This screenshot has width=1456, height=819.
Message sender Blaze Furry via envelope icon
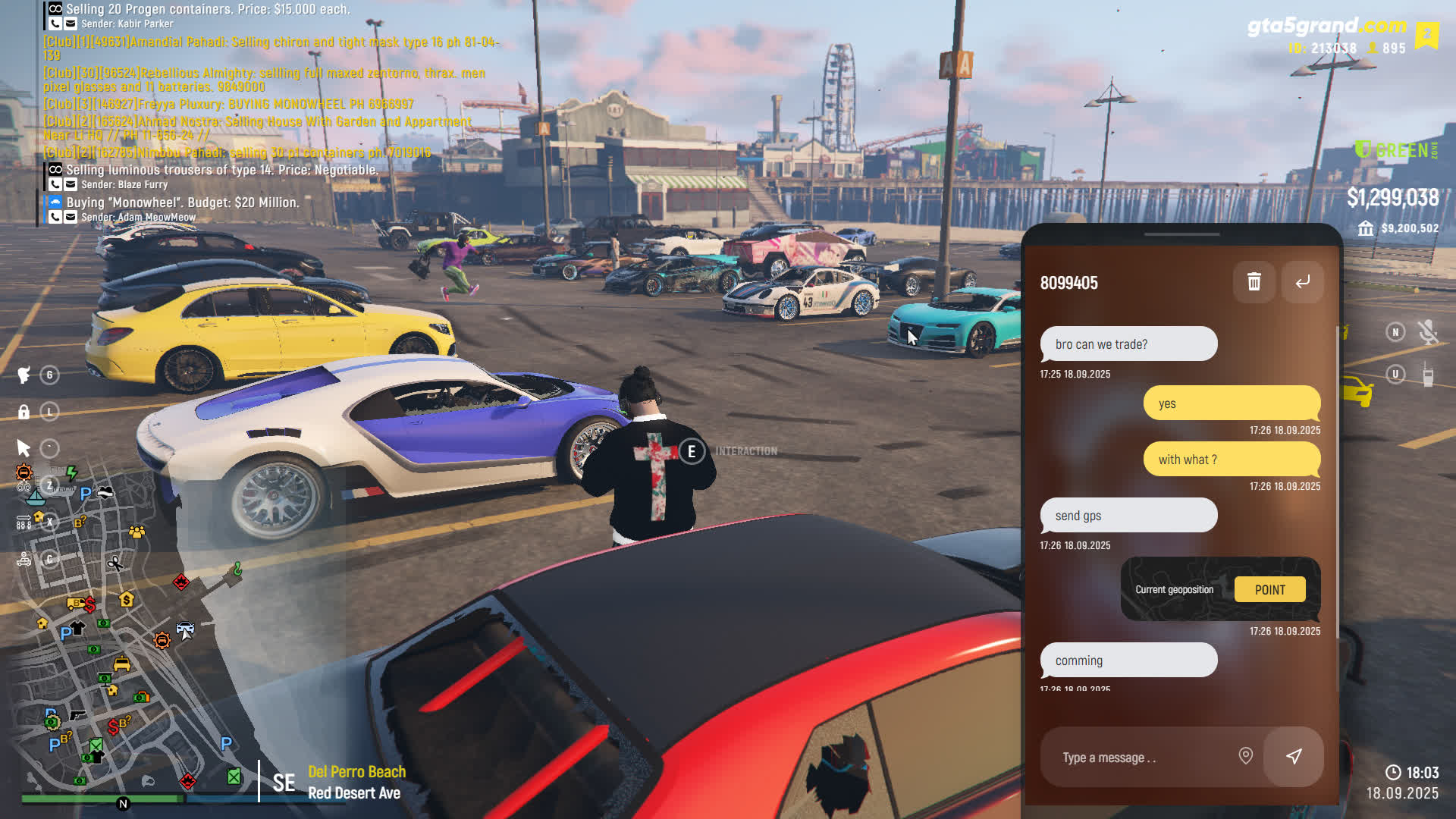pyautogui.click(x=71, y=184)
